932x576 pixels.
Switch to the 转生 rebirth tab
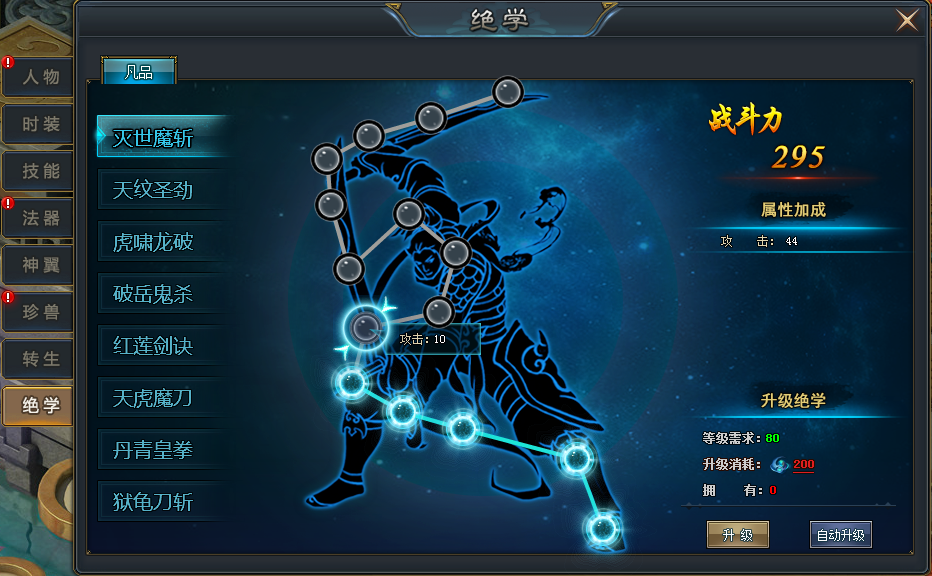click(x=38, y=358)
